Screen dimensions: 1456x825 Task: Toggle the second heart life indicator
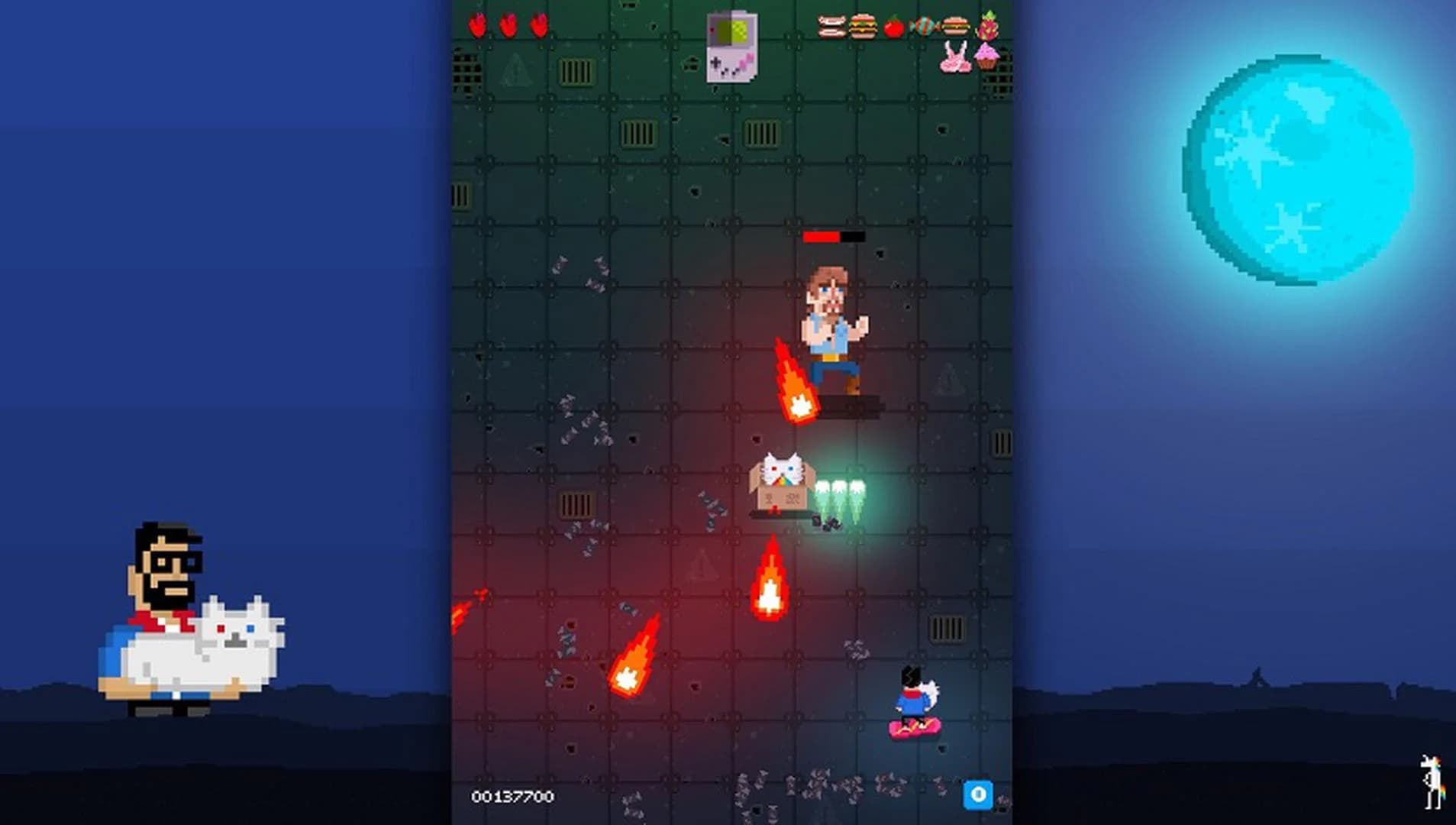pos(508,24)
